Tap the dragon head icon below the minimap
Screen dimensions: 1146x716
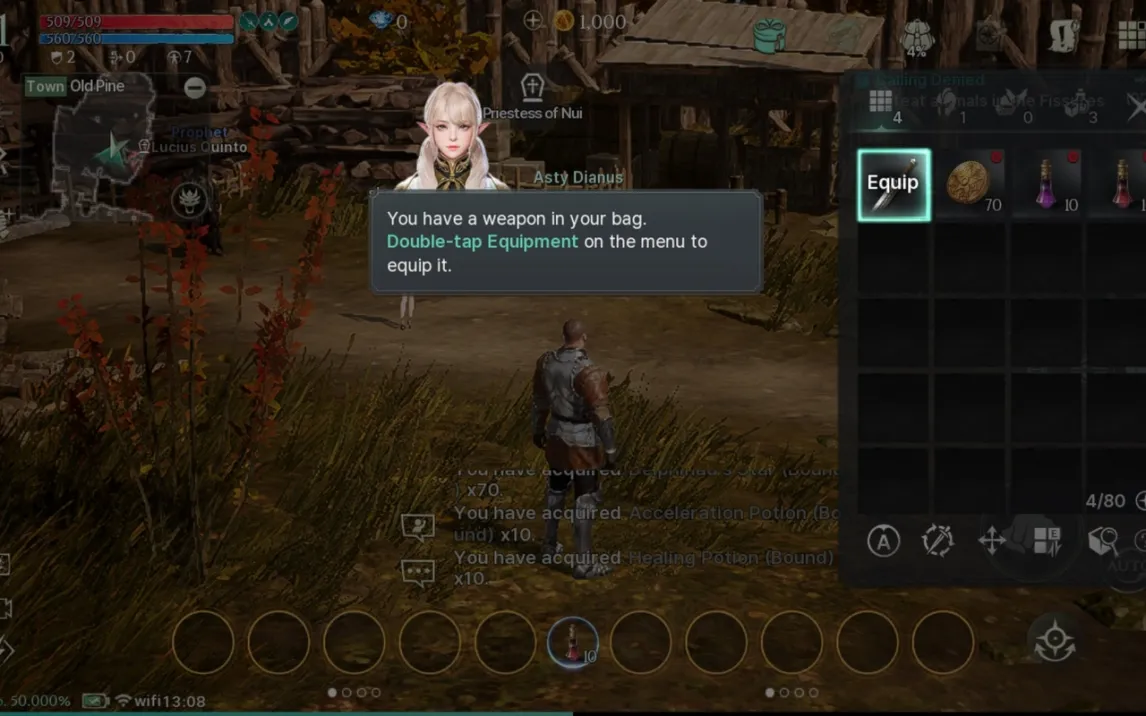tap(188, 200)
